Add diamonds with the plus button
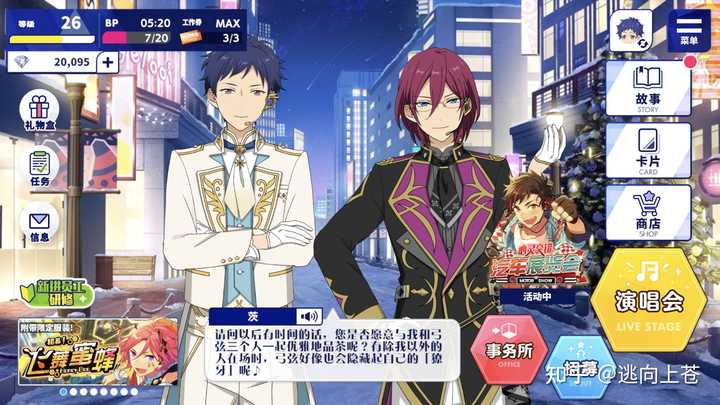Viewport: 720px width, 405px height. click(x=107, y=62)
